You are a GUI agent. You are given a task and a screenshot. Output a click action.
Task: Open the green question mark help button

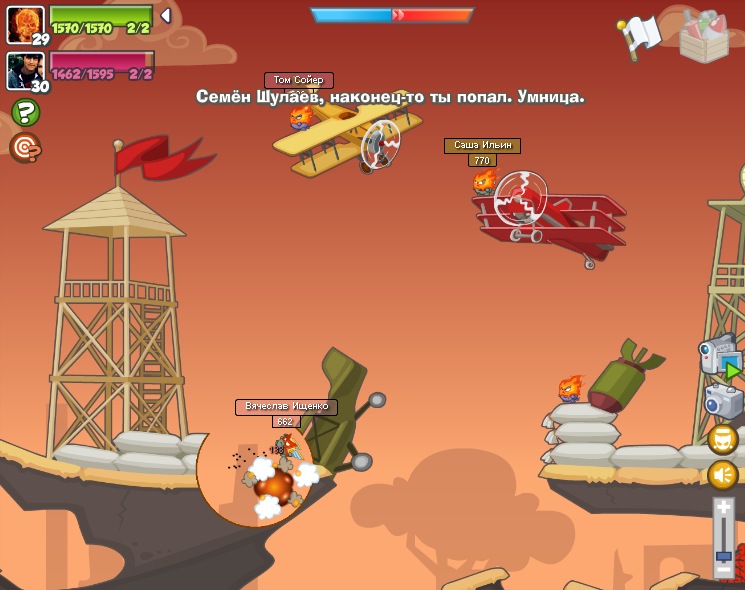click(25, 112)
